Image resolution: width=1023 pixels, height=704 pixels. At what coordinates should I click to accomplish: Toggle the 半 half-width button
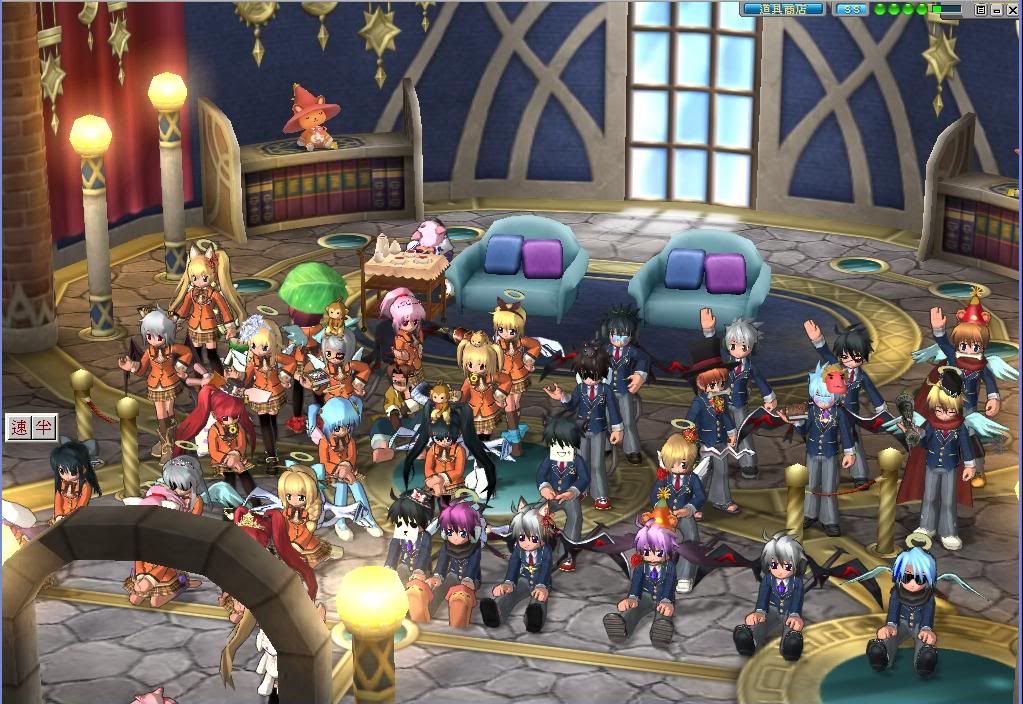click(43, 428)
